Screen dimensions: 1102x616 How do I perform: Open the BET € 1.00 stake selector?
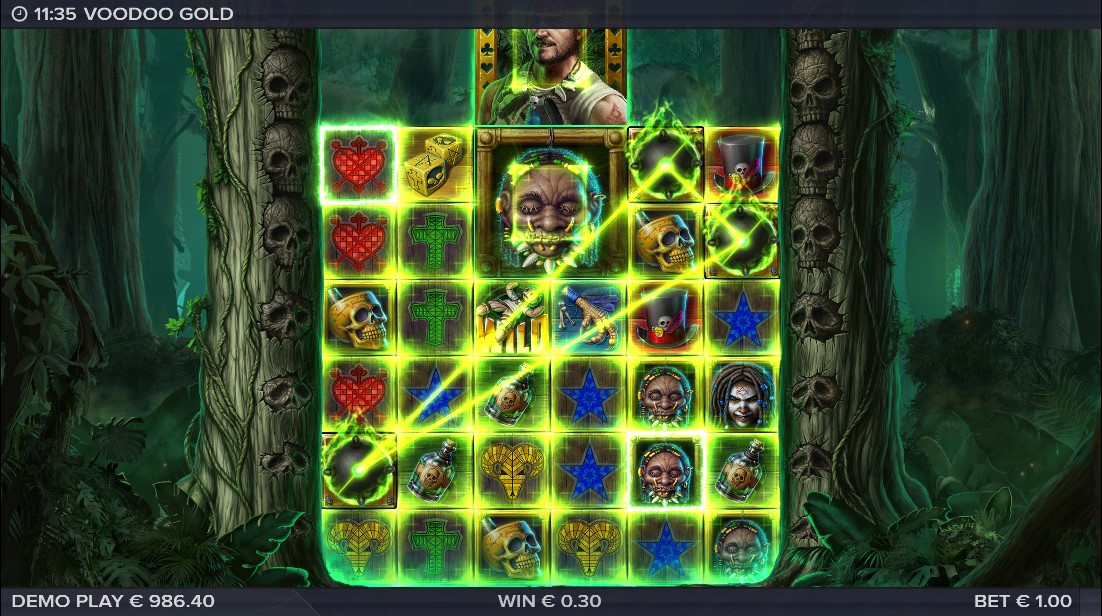1022,601
